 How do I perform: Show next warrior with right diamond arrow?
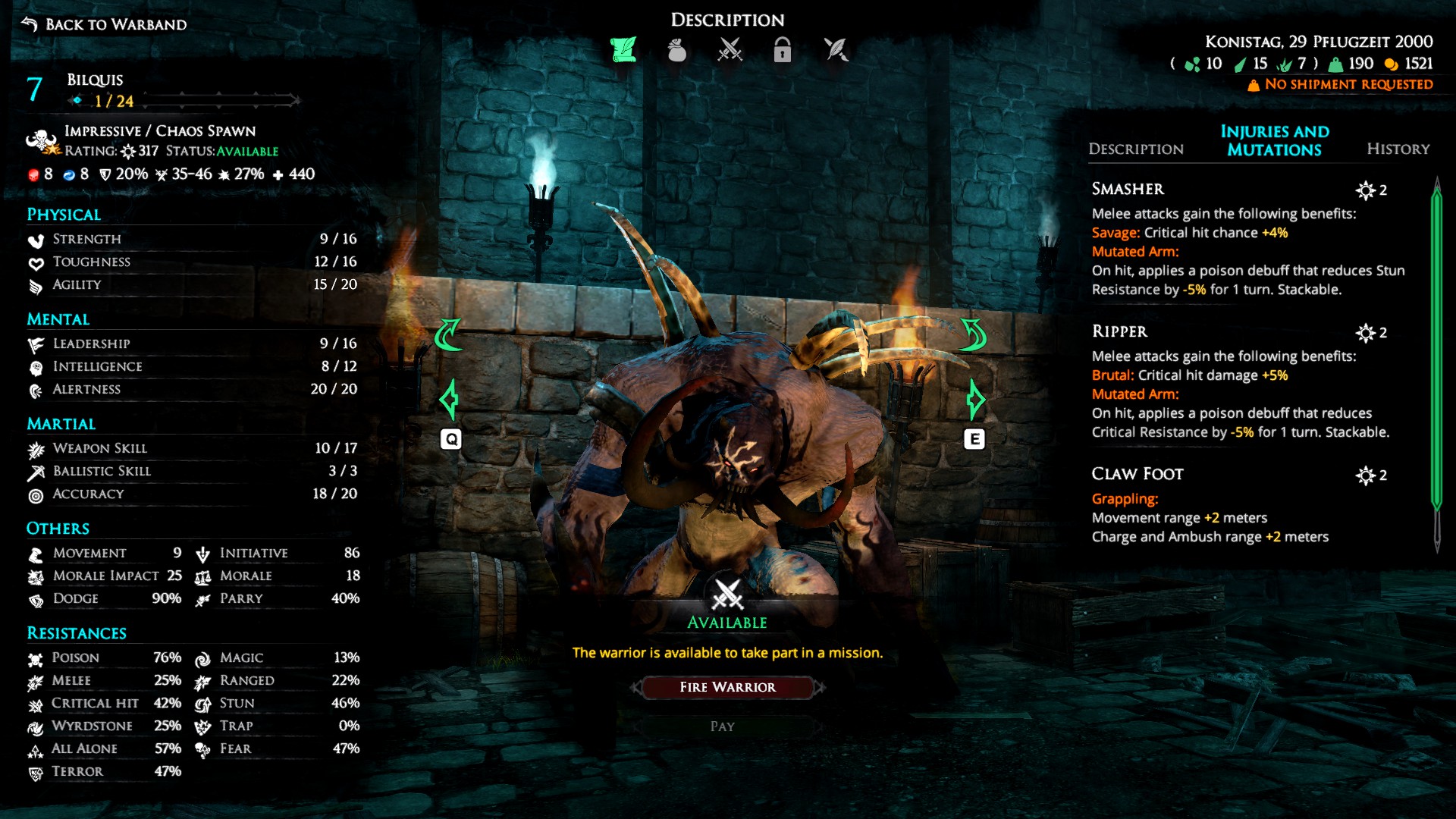(x=975, y=399)
